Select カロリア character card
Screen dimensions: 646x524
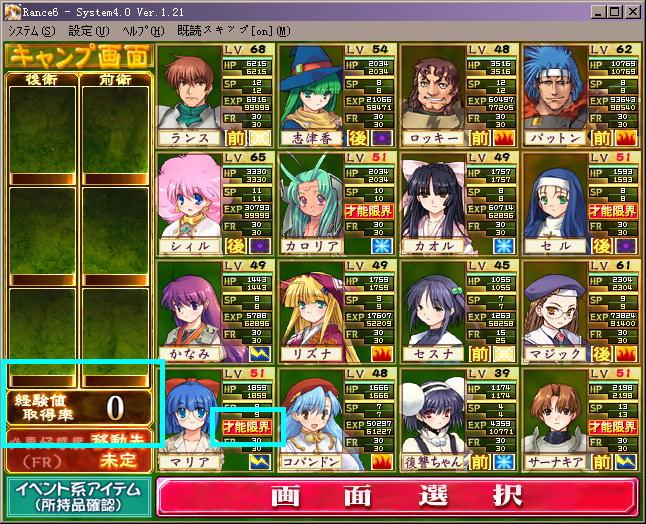click(x=311, y=196)
